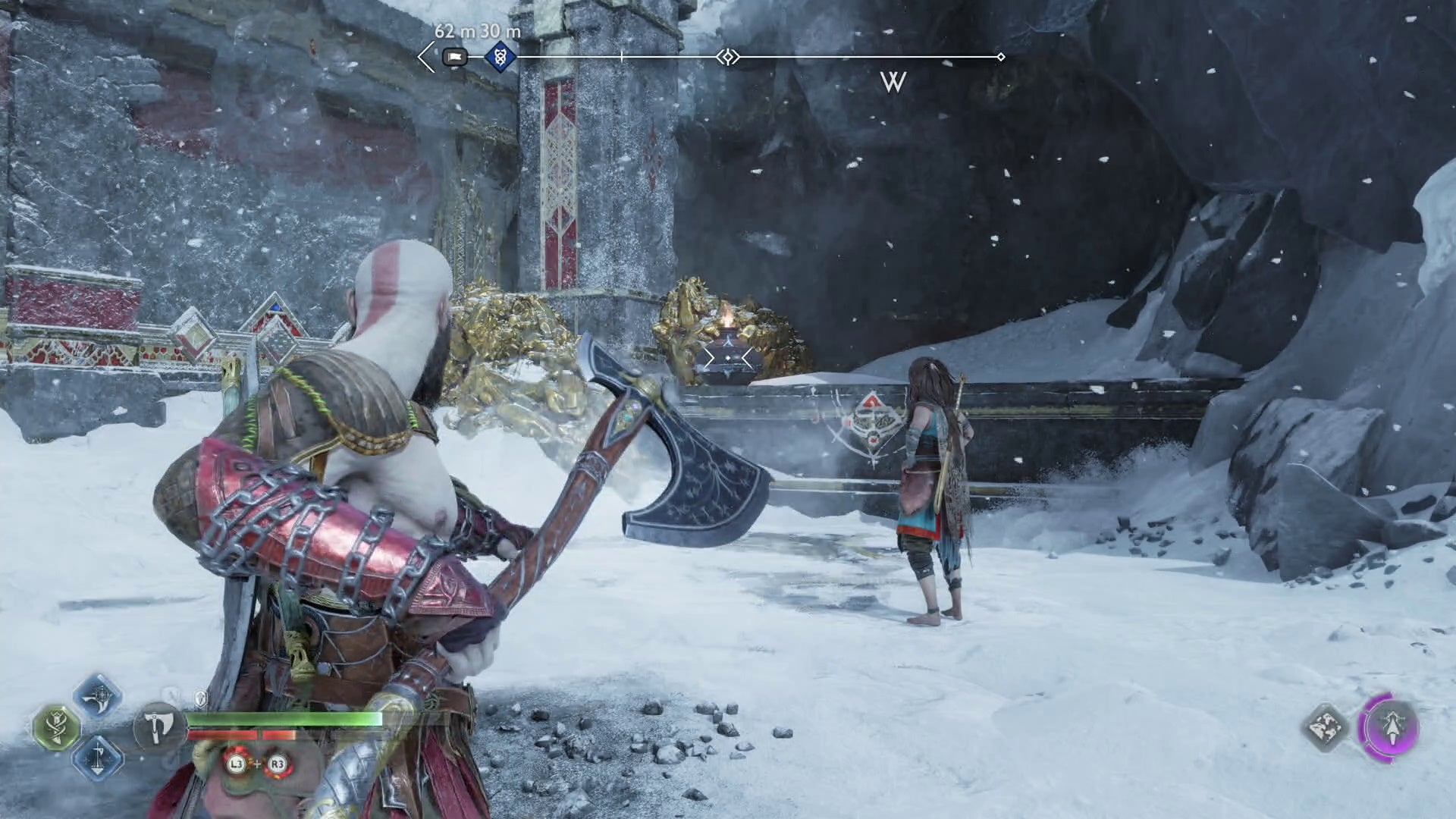The width and height of the screenshot is (1456, 819).
Task: Click the W west heading on compass
Action: [893, 82]
